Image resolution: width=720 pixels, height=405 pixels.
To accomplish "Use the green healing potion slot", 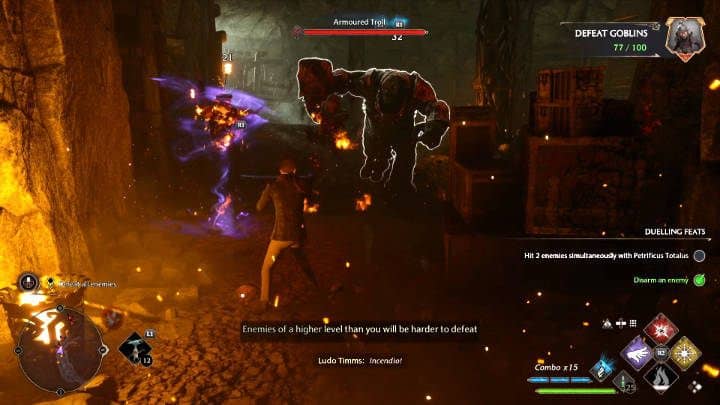I will 622,383.
